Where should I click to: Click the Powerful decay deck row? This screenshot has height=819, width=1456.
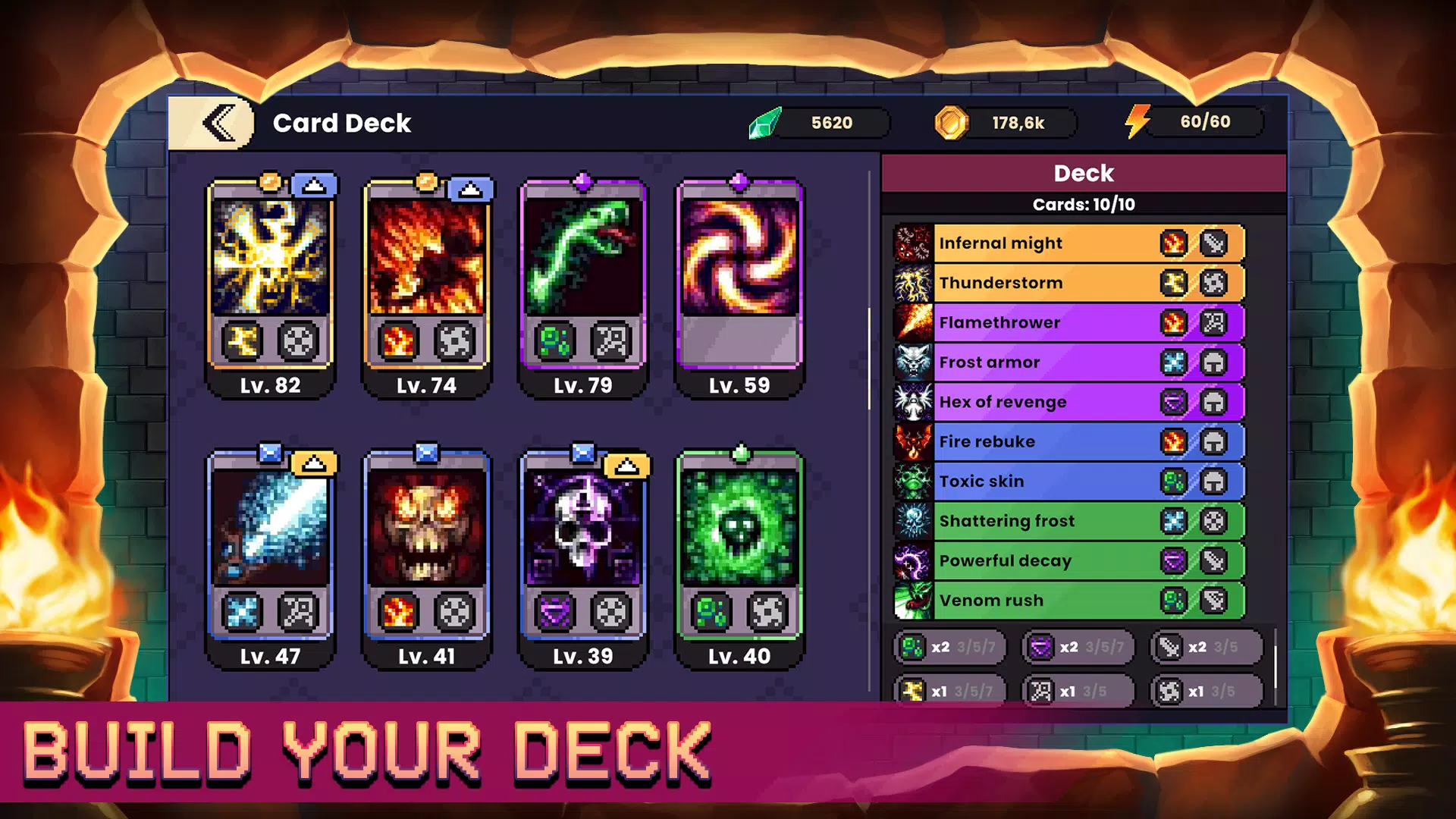coord(1046,560)
